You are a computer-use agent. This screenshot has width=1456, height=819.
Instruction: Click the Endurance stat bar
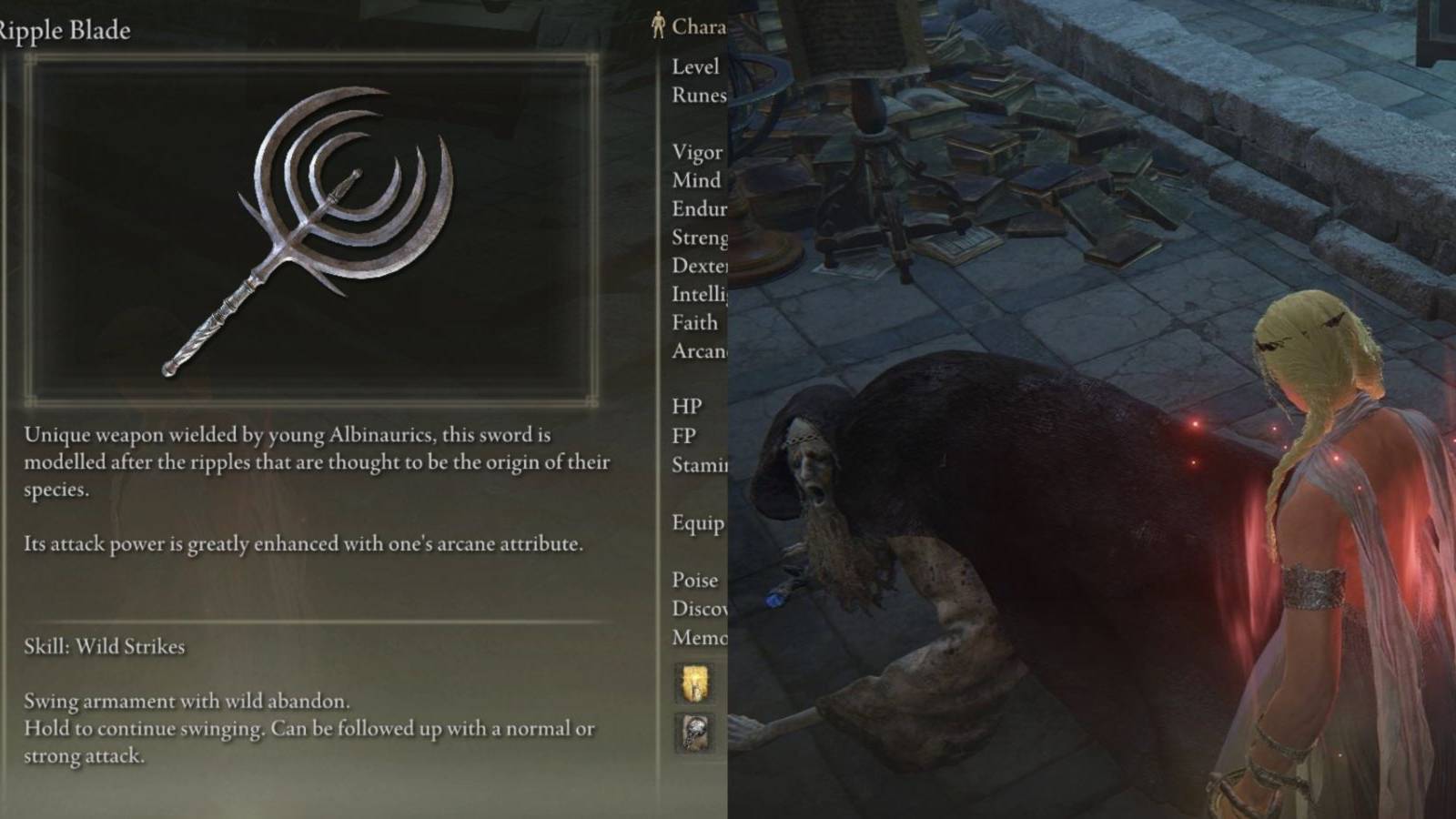tap(696, 208)
